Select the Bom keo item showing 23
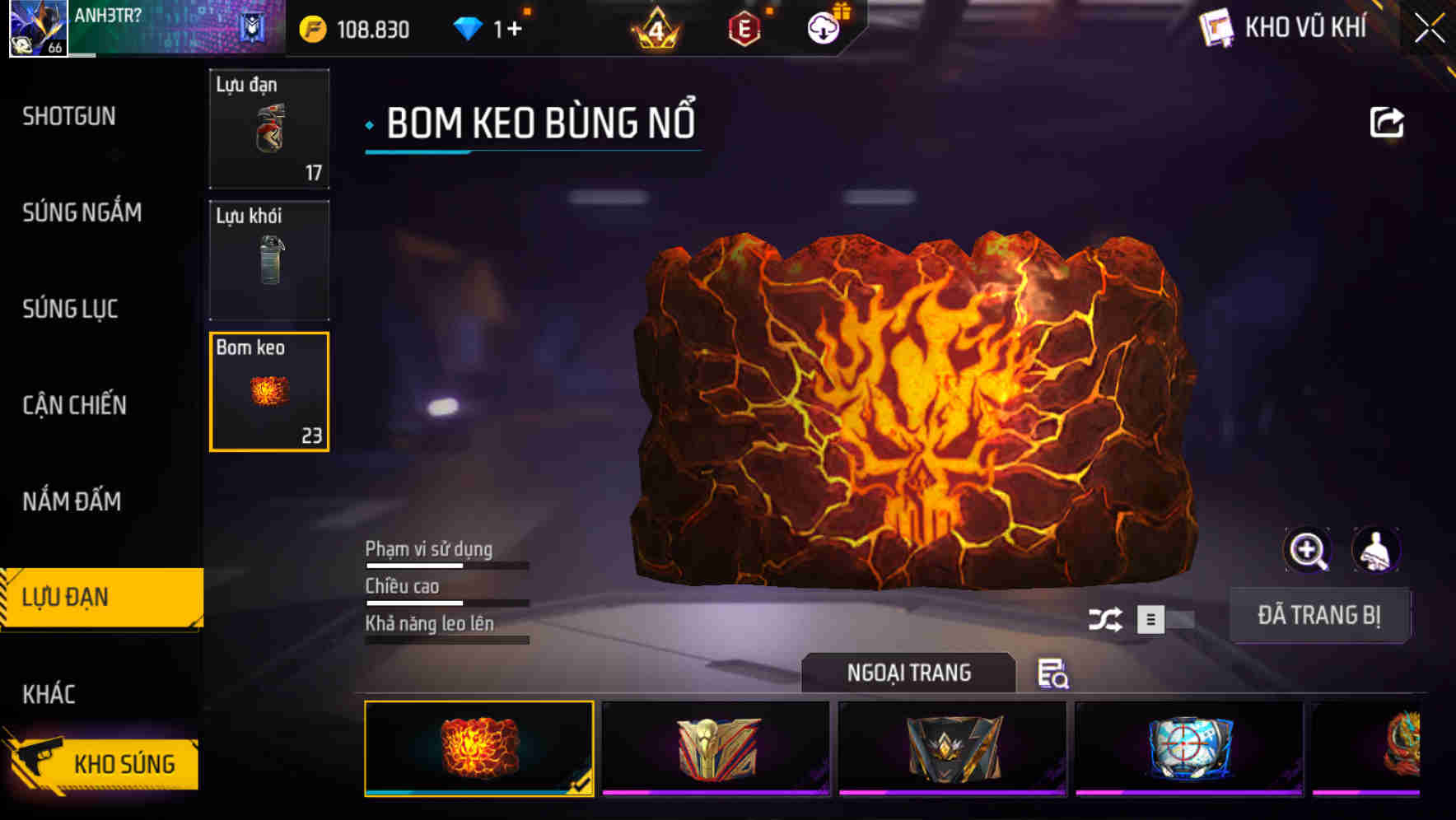 (268, 392)
